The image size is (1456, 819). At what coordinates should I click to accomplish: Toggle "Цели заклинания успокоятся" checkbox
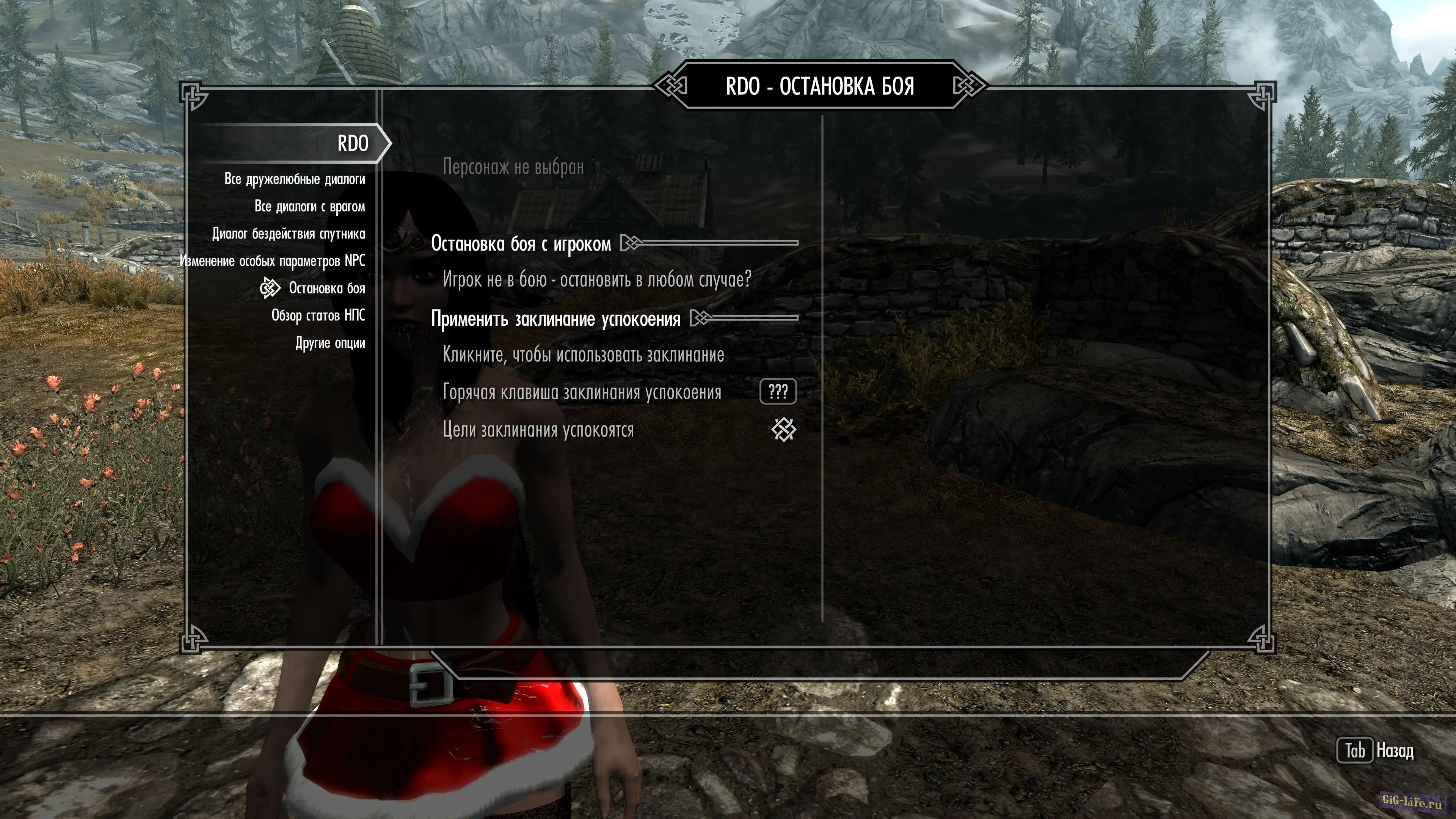[x=783, y=430]
